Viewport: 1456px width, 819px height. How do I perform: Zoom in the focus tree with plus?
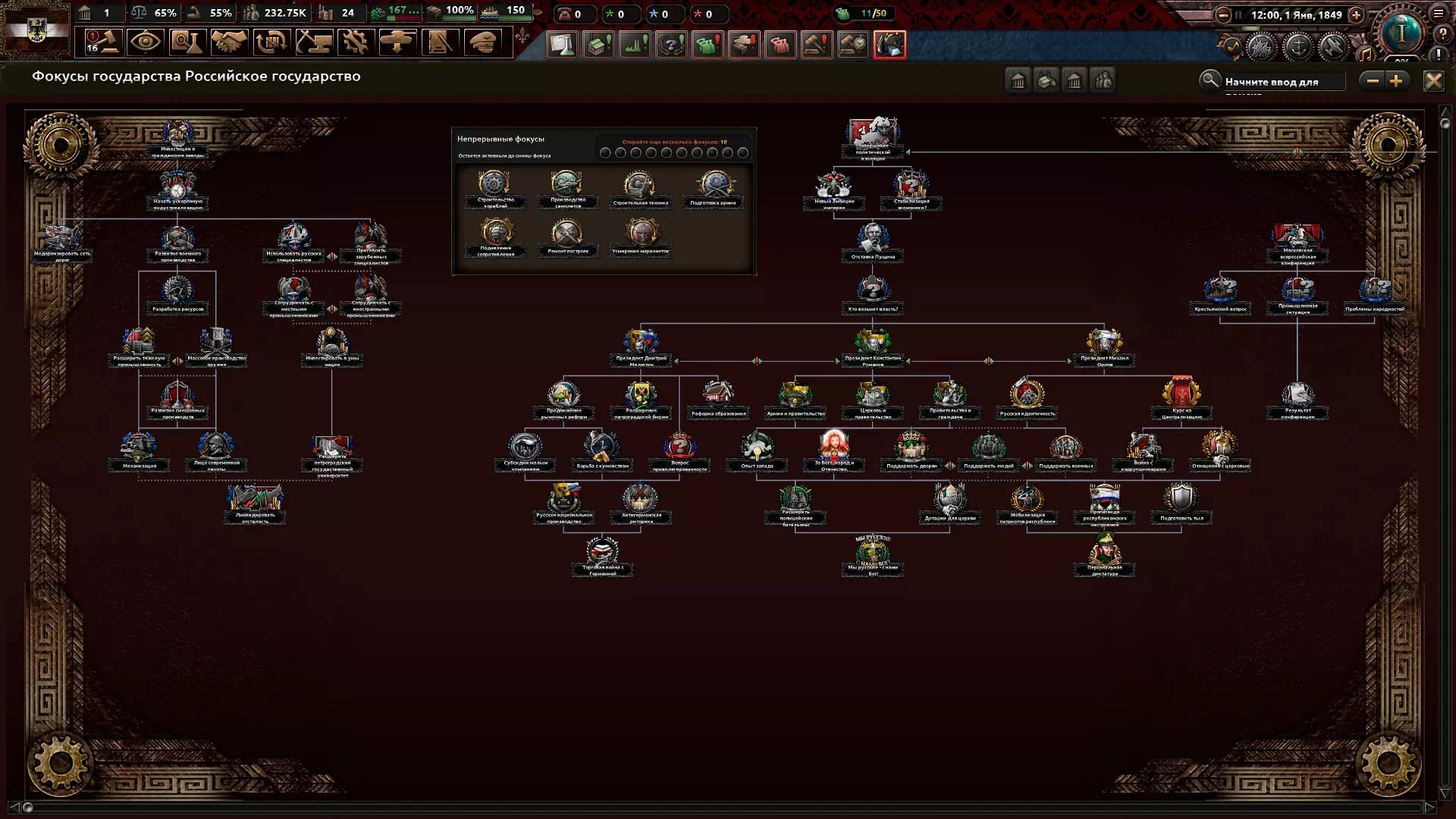(1396, 81)
